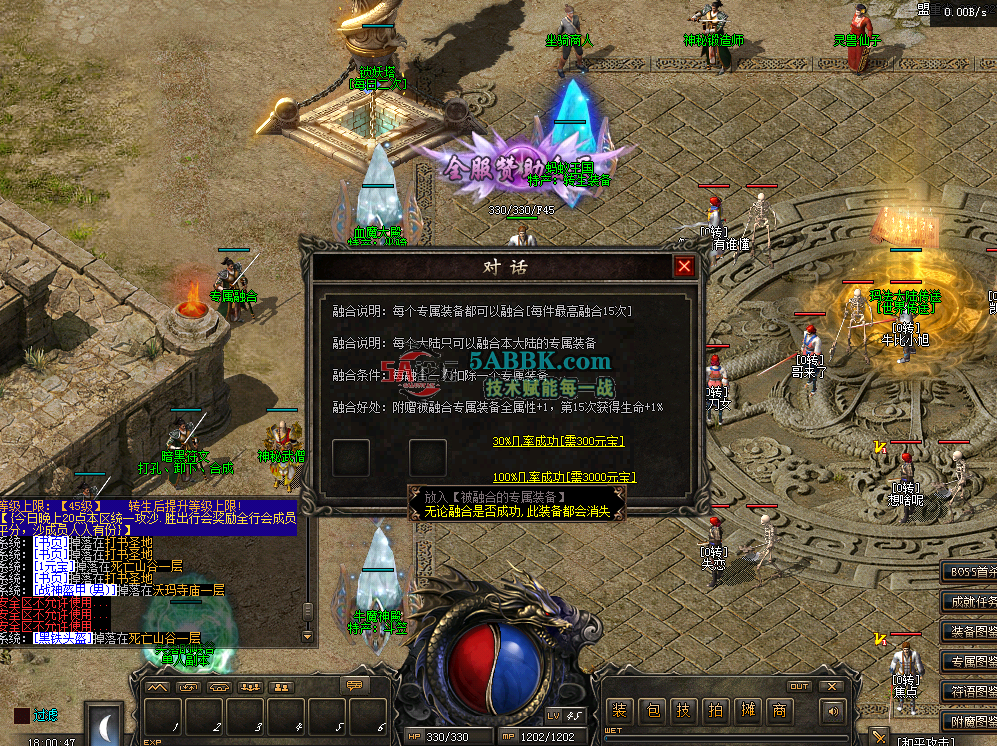The height and width of the screenshot is (746, 997).
Task: Click the OUT button
Action: pos(799,686)
